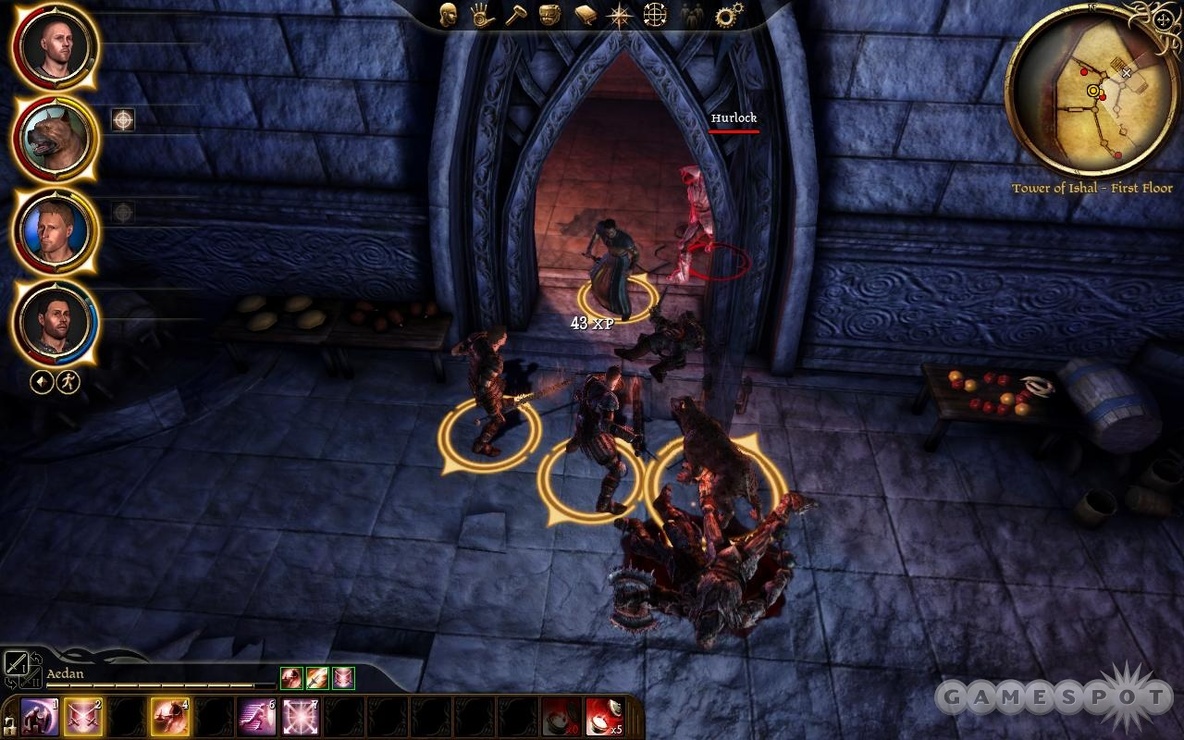Select the blond companion portrait with blue background
This screenshot has width=1184, height=740.
pos(55,231)
